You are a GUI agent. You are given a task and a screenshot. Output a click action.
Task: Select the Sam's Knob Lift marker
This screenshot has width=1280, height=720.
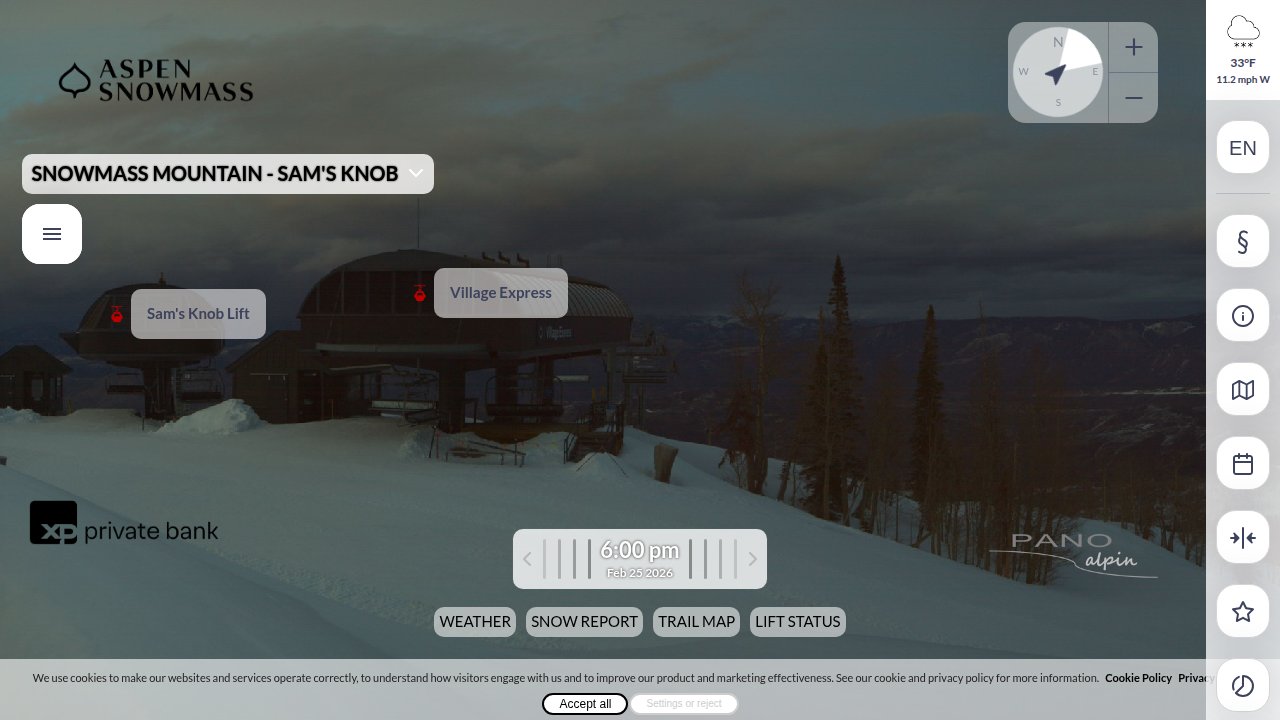click(198, 314)
